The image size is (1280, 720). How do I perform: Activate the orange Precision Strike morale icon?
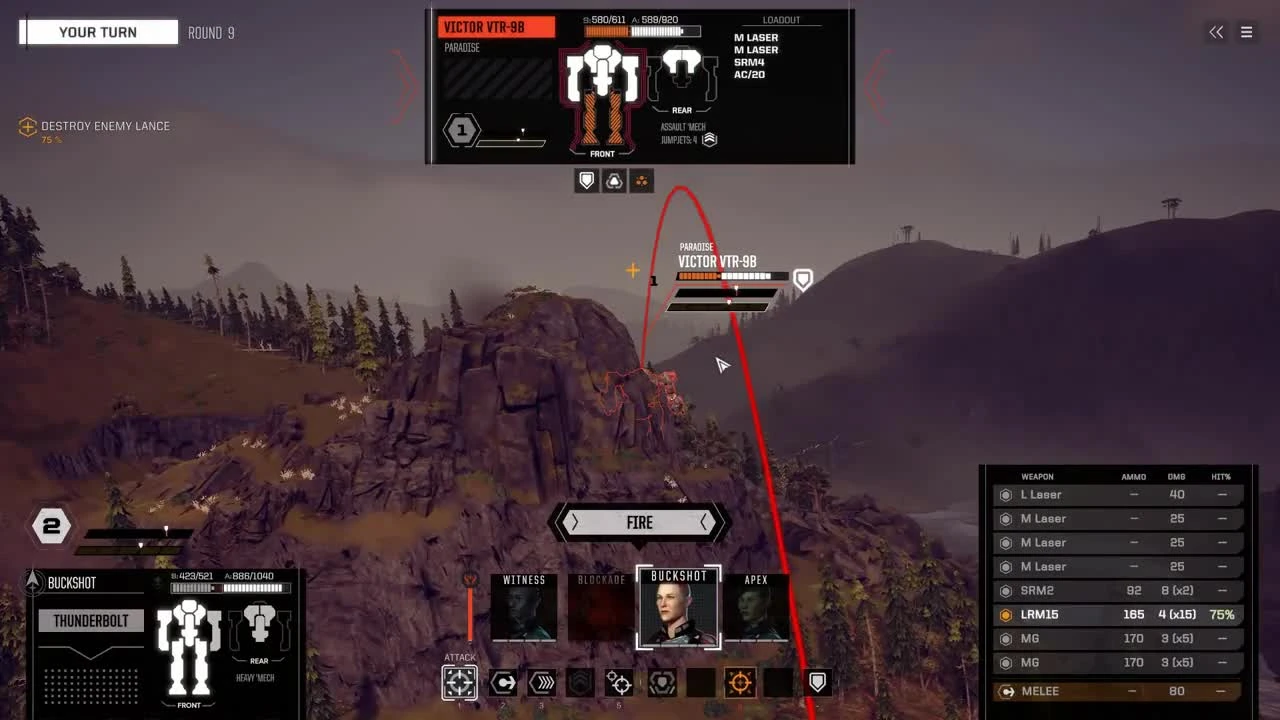point(738,683)
